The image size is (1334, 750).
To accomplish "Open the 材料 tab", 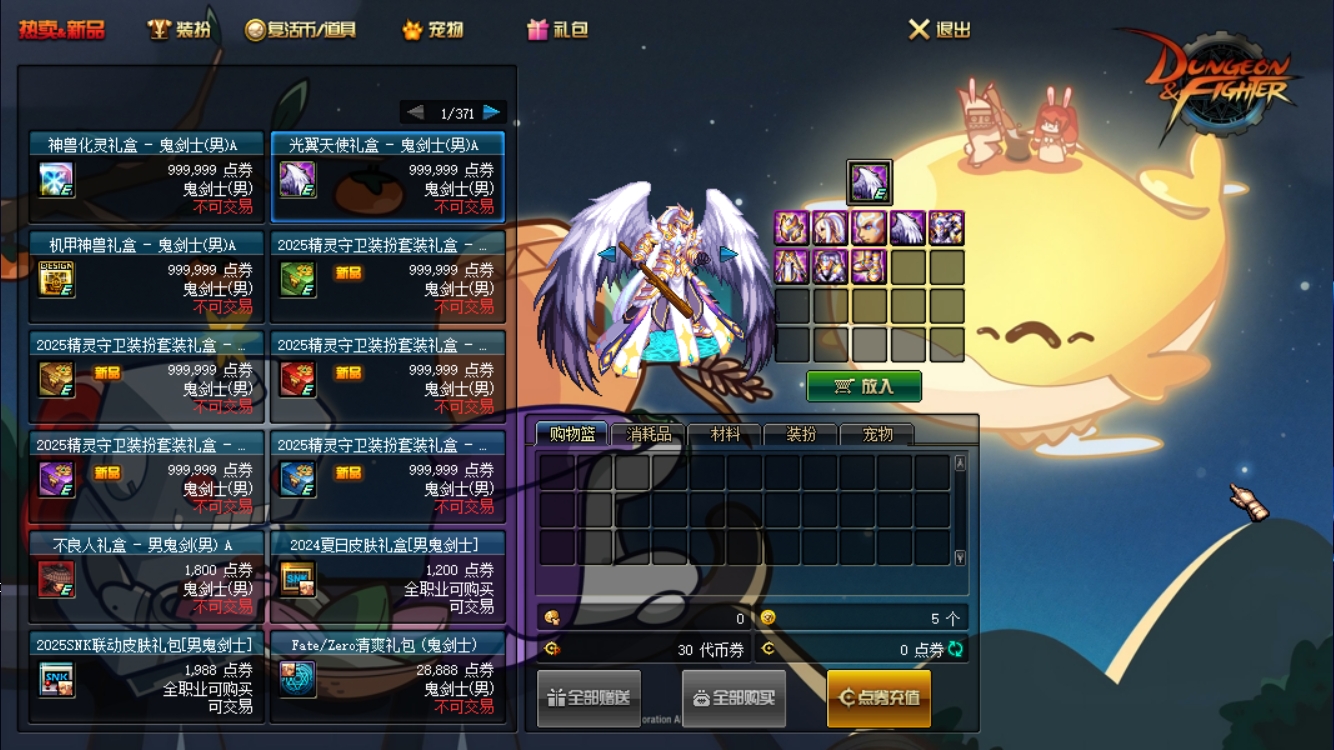I will pyautogui.click(x=725, y=435).
